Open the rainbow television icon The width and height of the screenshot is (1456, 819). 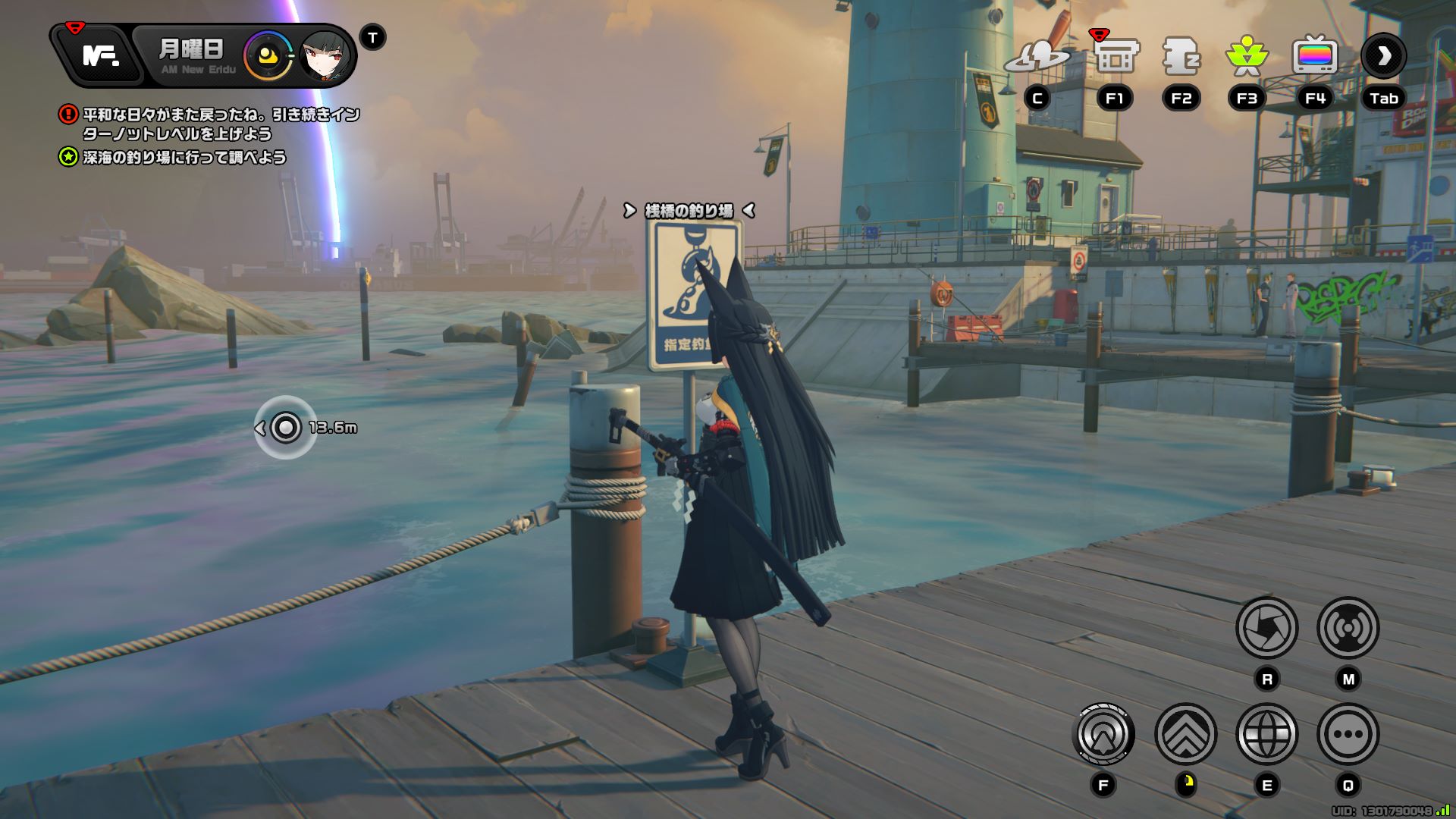pos(1314,56)
